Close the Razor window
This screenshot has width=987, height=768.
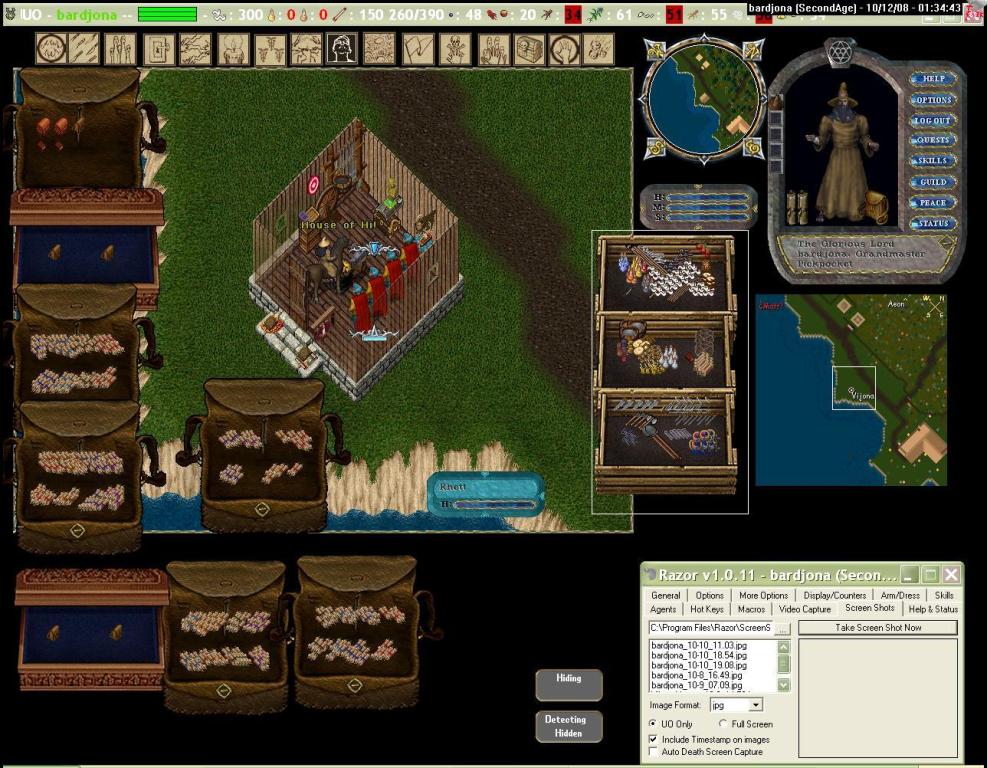[951, 575]
